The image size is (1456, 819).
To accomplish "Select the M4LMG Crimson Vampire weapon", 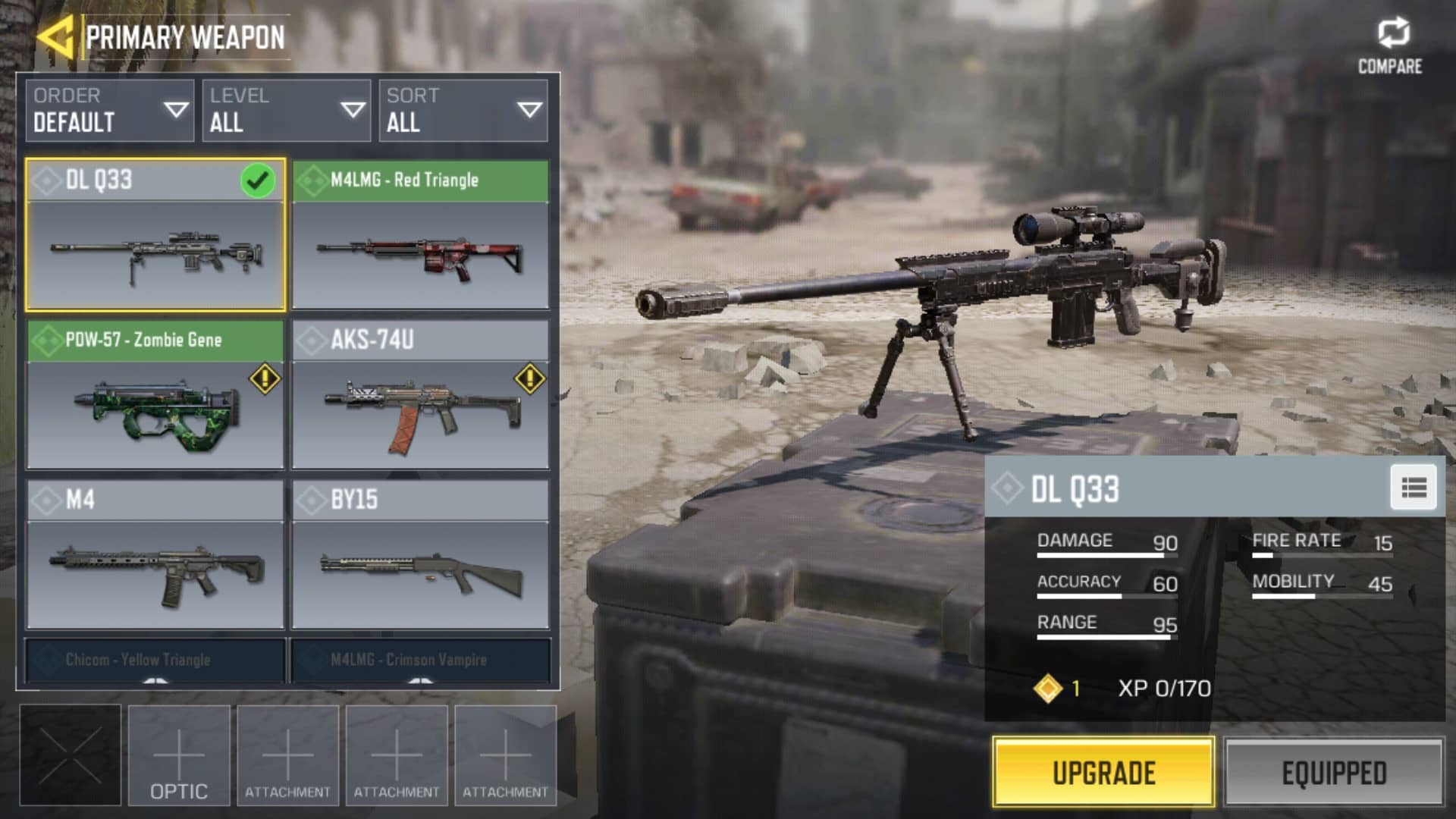I will [420, 661].
